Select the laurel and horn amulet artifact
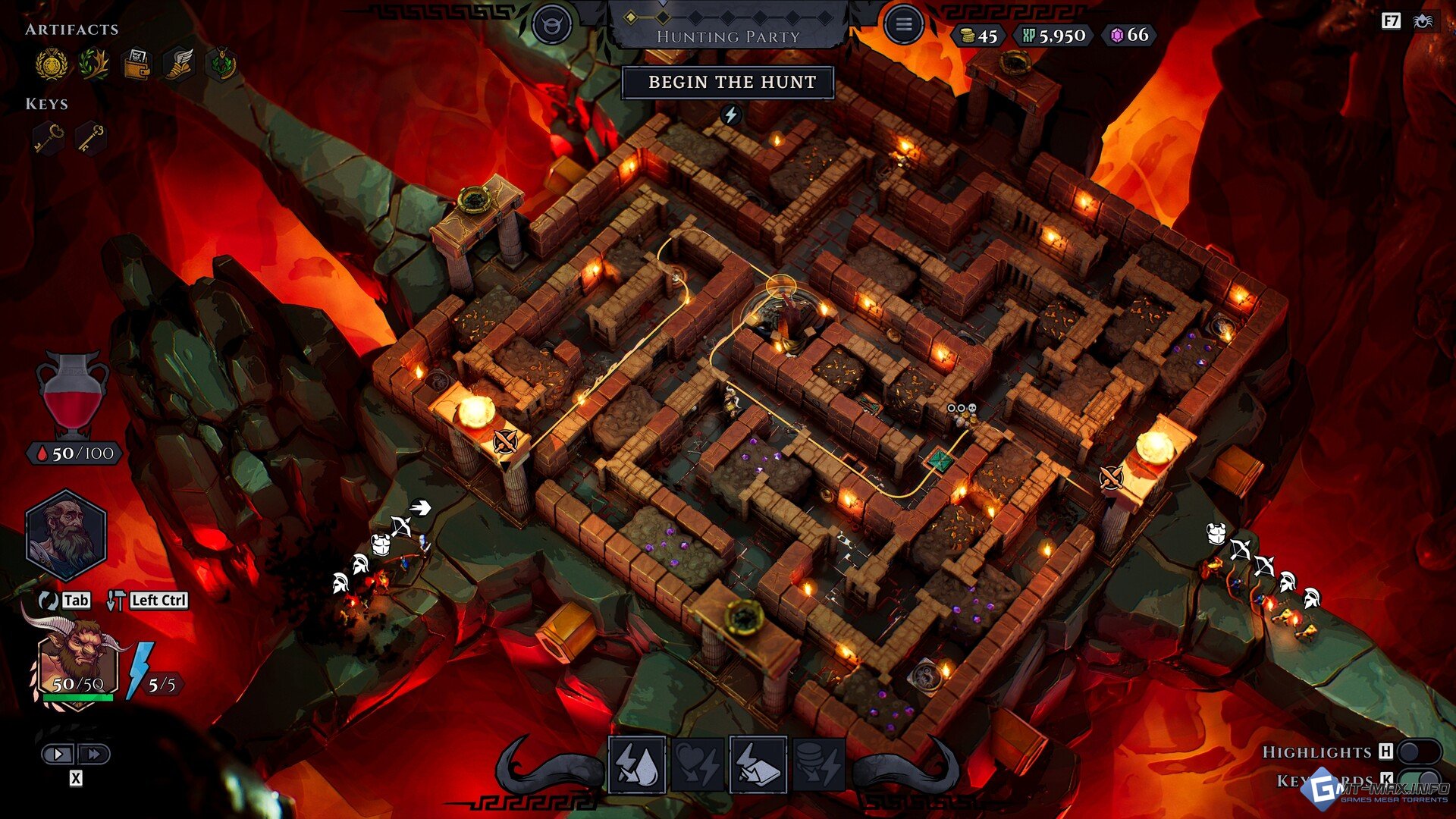 coord(221,64)
